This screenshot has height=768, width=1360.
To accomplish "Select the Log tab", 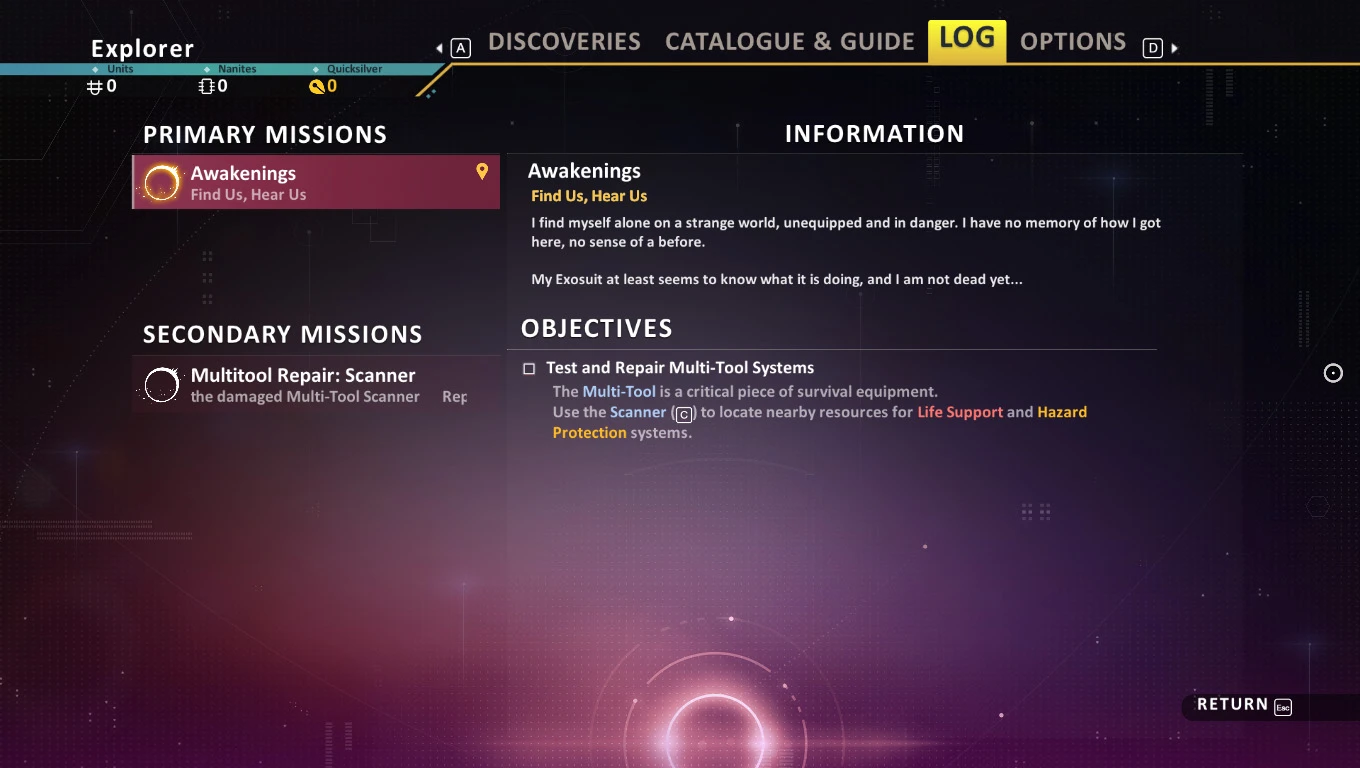I will click(x=967, y=40).
